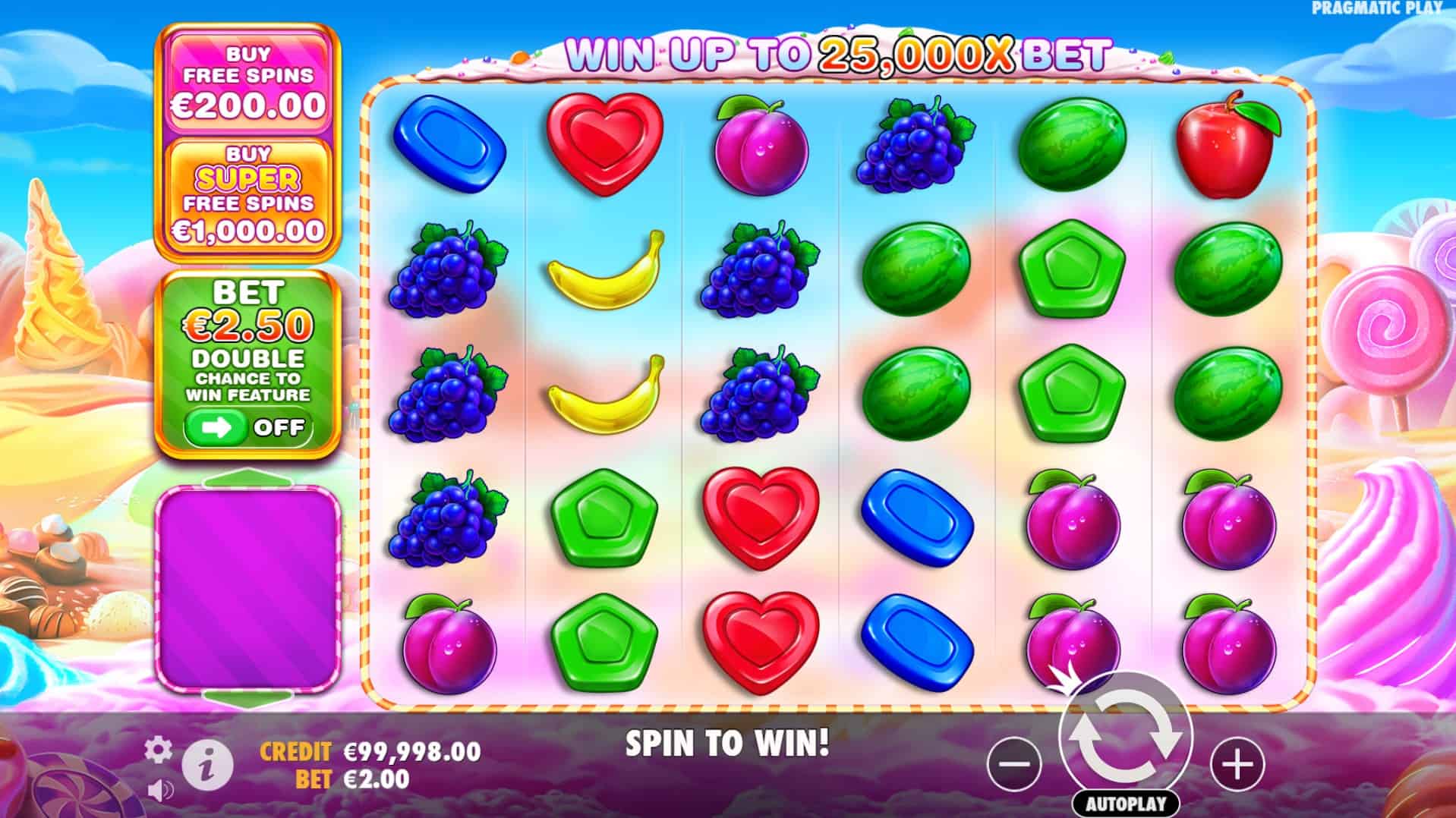Click the green up arrow above the bet panel
This screenshot has width=1456, height=818.
pyautogui.click(x=249, y=478)
